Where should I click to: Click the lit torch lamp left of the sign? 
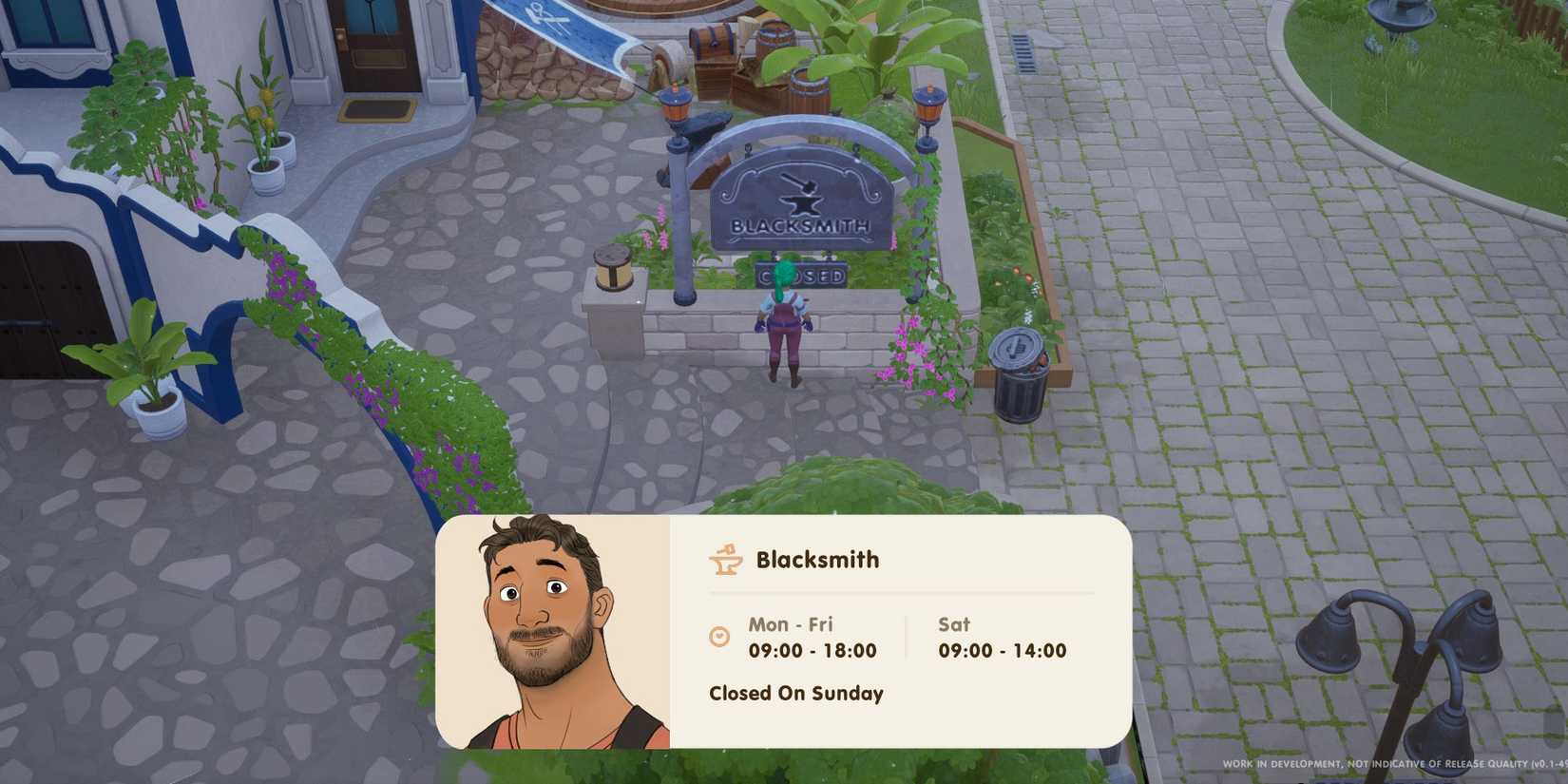(678, 105)
